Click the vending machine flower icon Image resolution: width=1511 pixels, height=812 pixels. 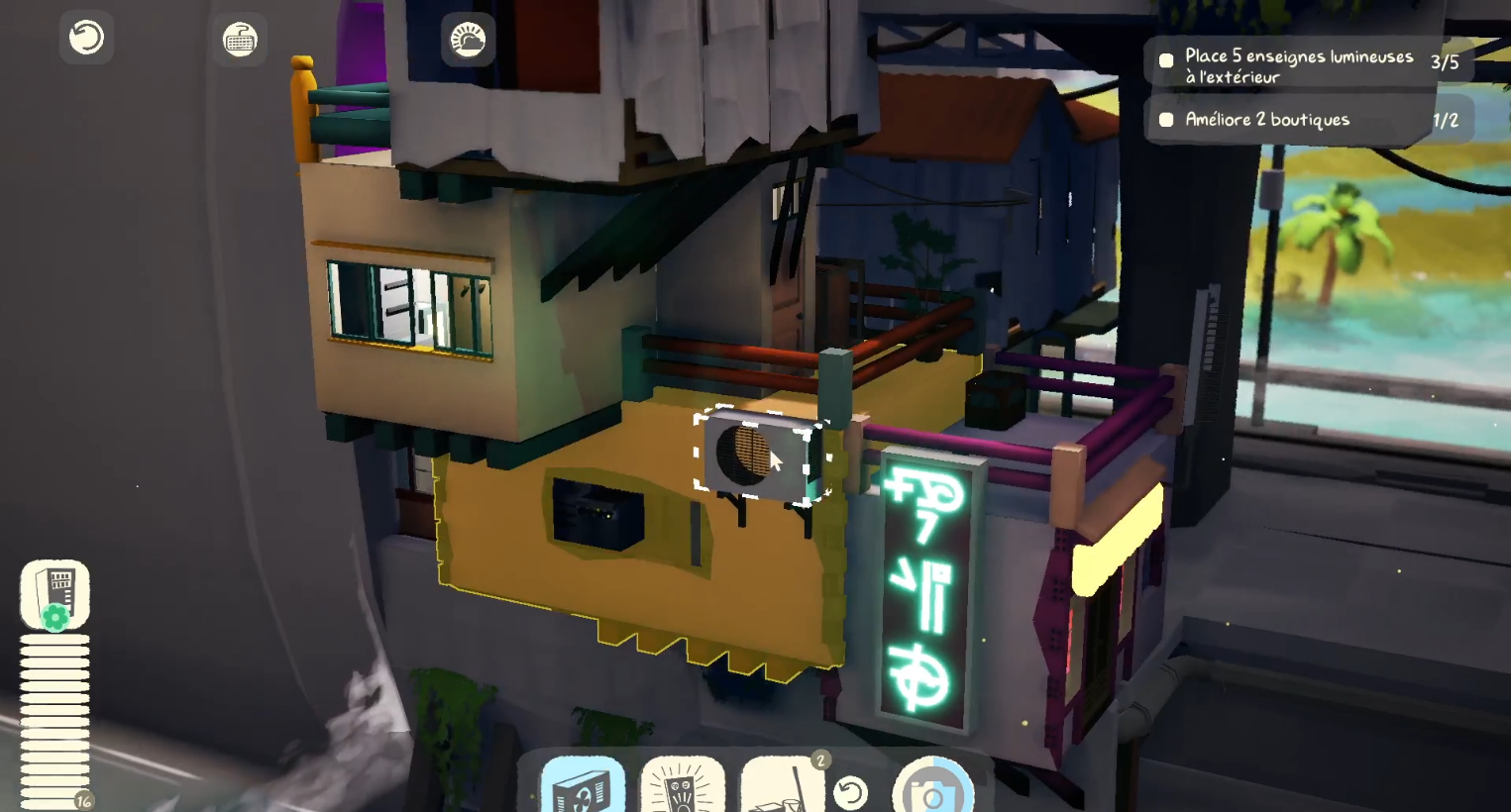click(55, 594)
